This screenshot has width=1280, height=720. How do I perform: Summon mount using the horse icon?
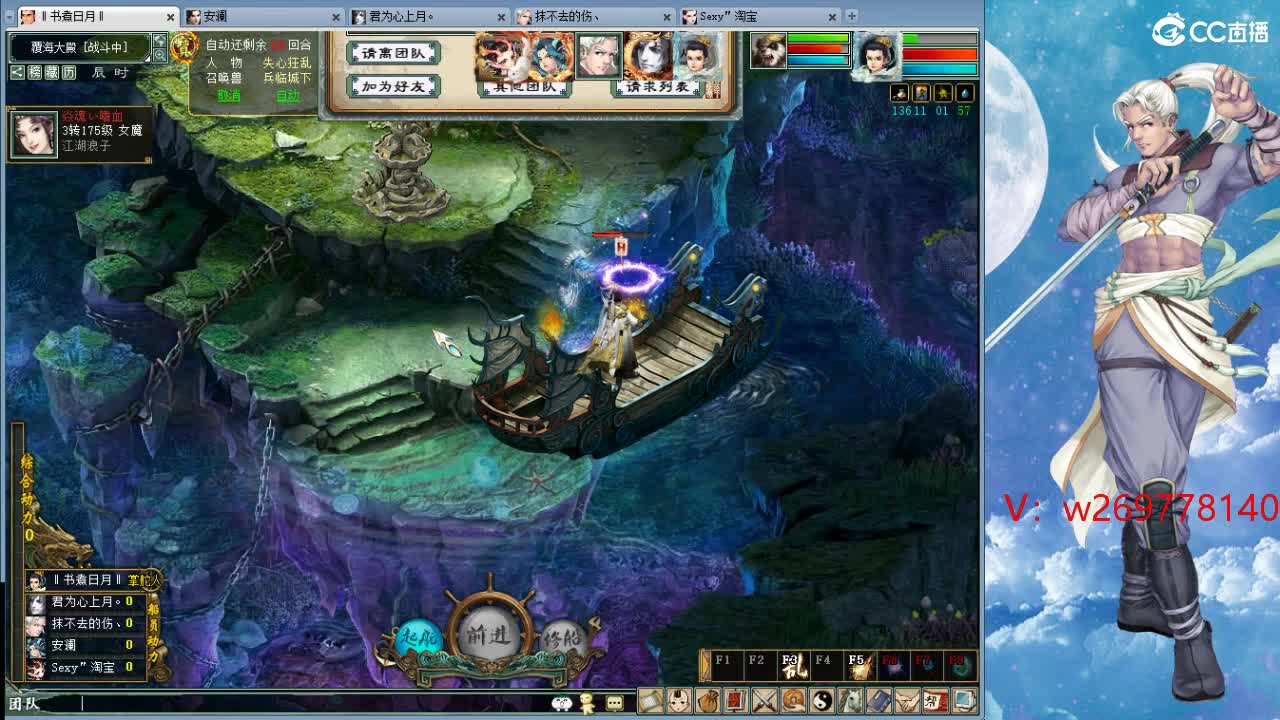tap(852, 702)
